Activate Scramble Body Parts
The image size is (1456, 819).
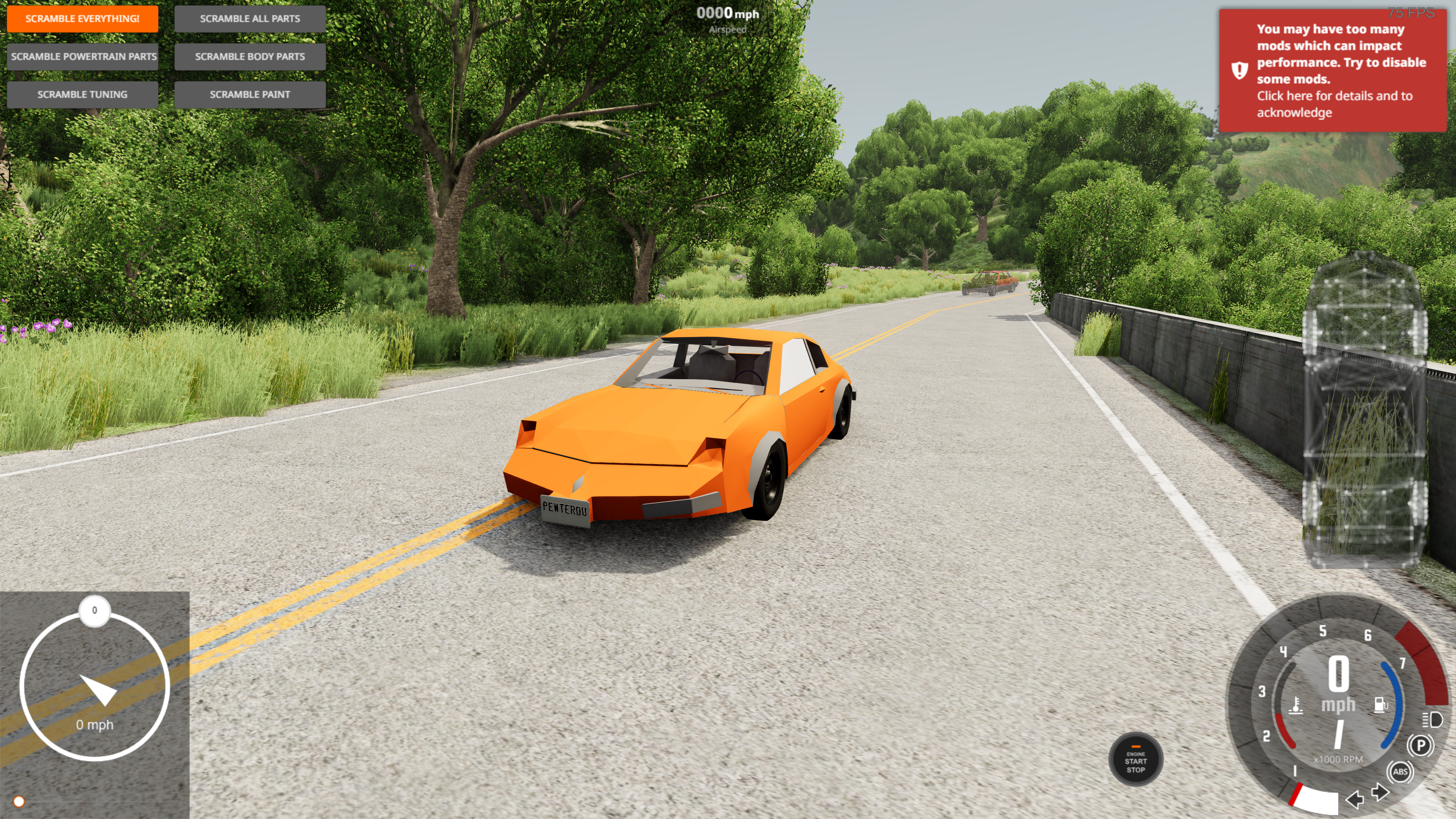click(250, 56)
